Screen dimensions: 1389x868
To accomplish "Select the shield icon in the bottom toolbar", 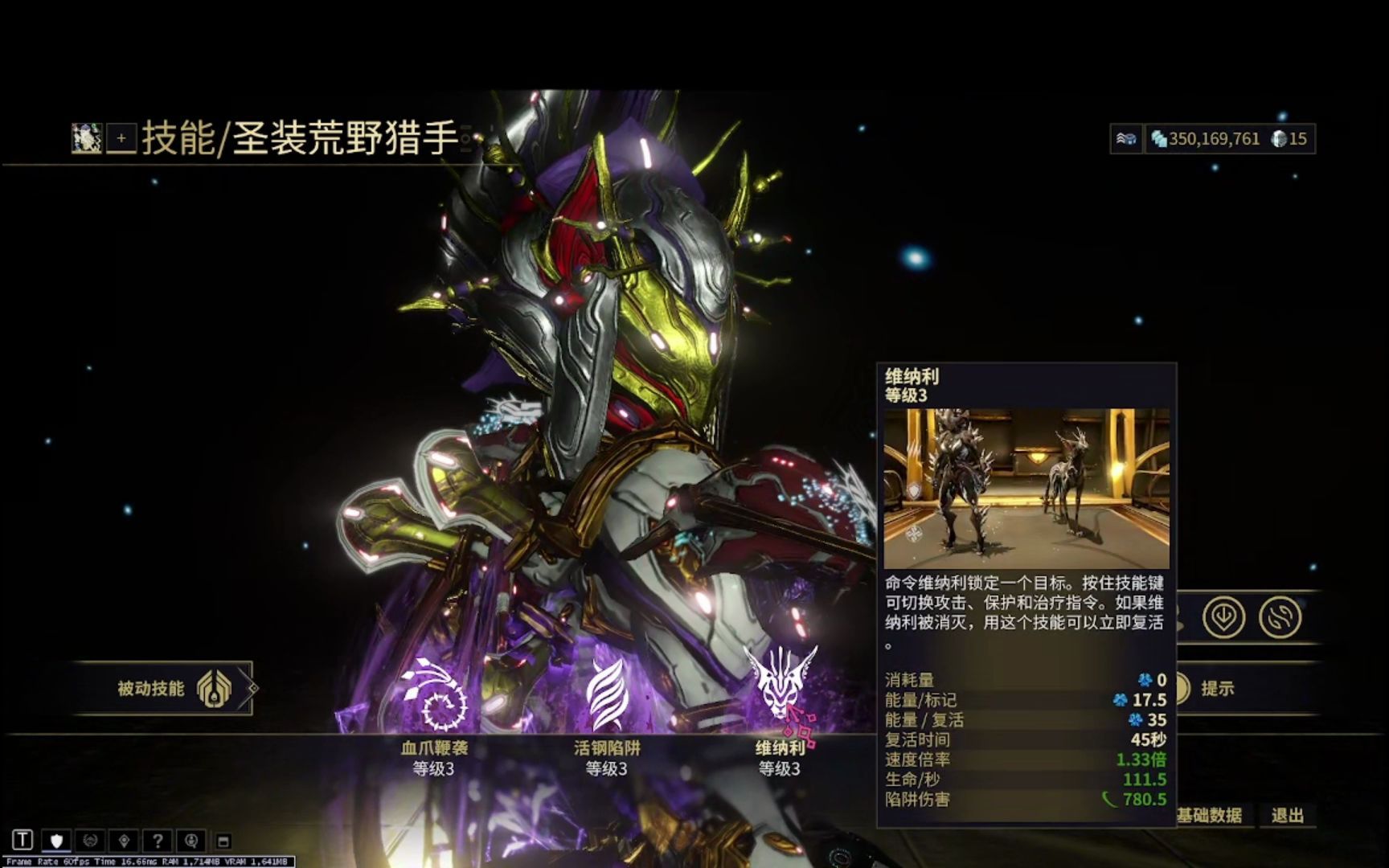I will click(56, 841).
